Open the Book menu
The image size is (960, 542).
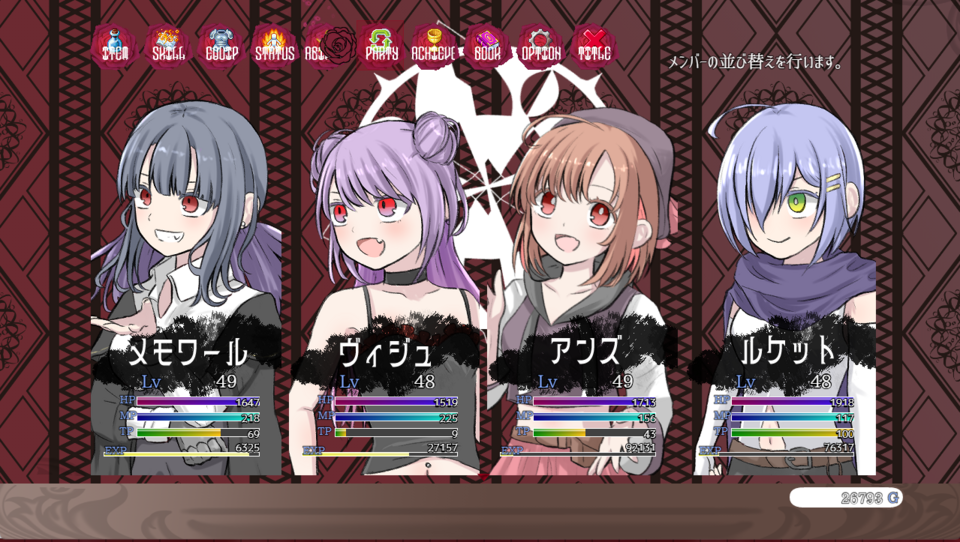pyautogui.click(x=487, y=45)
